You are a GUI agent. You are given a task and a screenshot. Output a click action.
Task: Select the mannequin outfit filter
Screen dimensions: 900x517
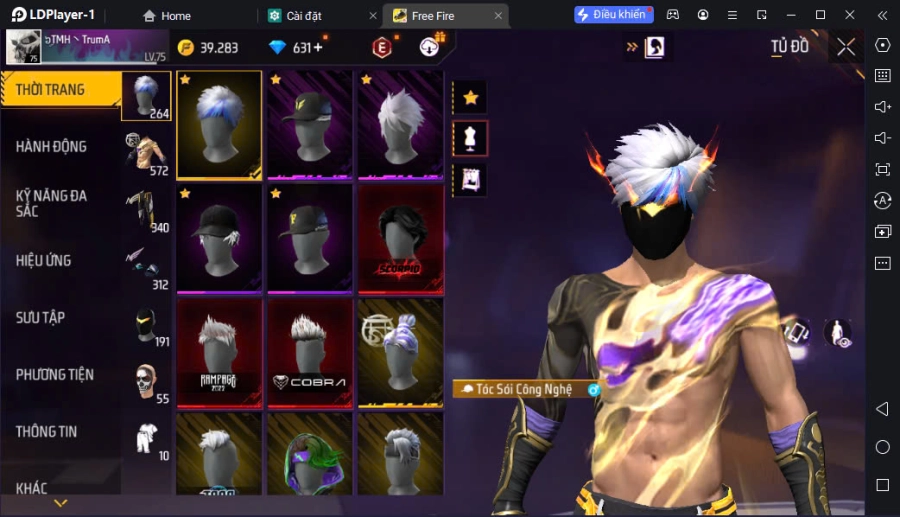(470, 139)
